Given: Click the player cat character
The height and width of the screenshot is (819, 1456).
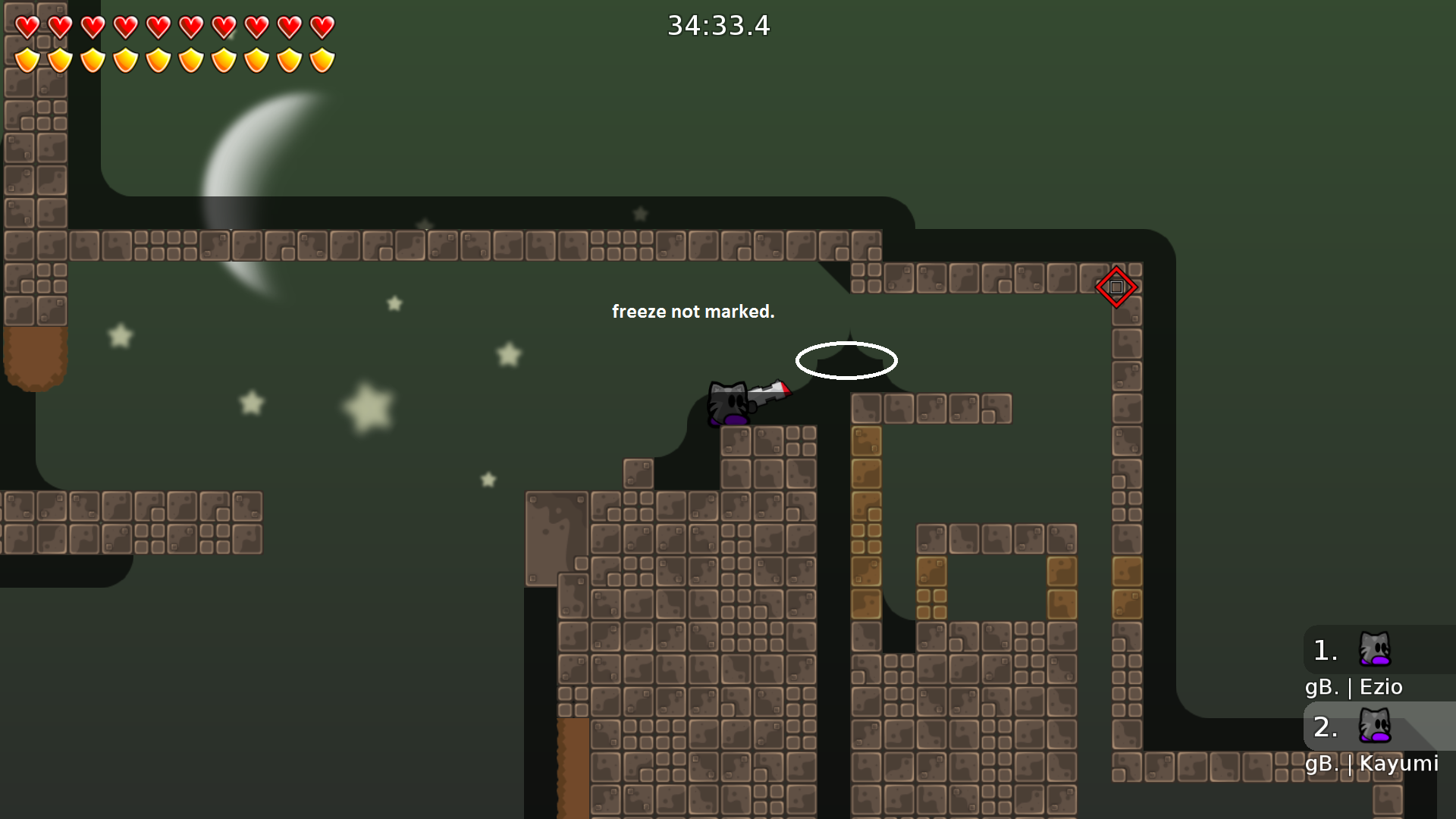Looking at the screenshot, I should [728, 402].
